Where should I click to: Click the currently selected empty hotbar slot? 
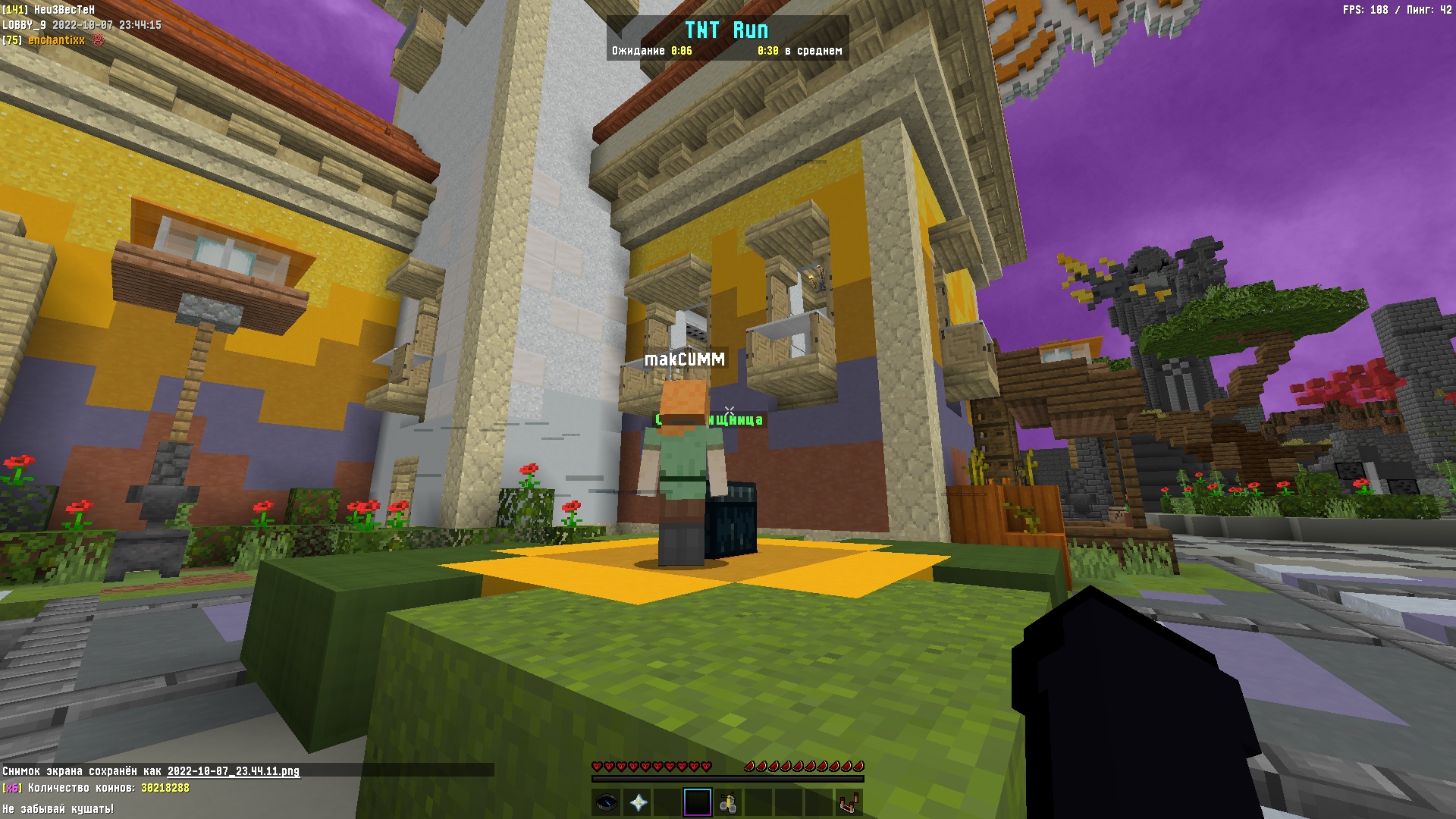698,802
